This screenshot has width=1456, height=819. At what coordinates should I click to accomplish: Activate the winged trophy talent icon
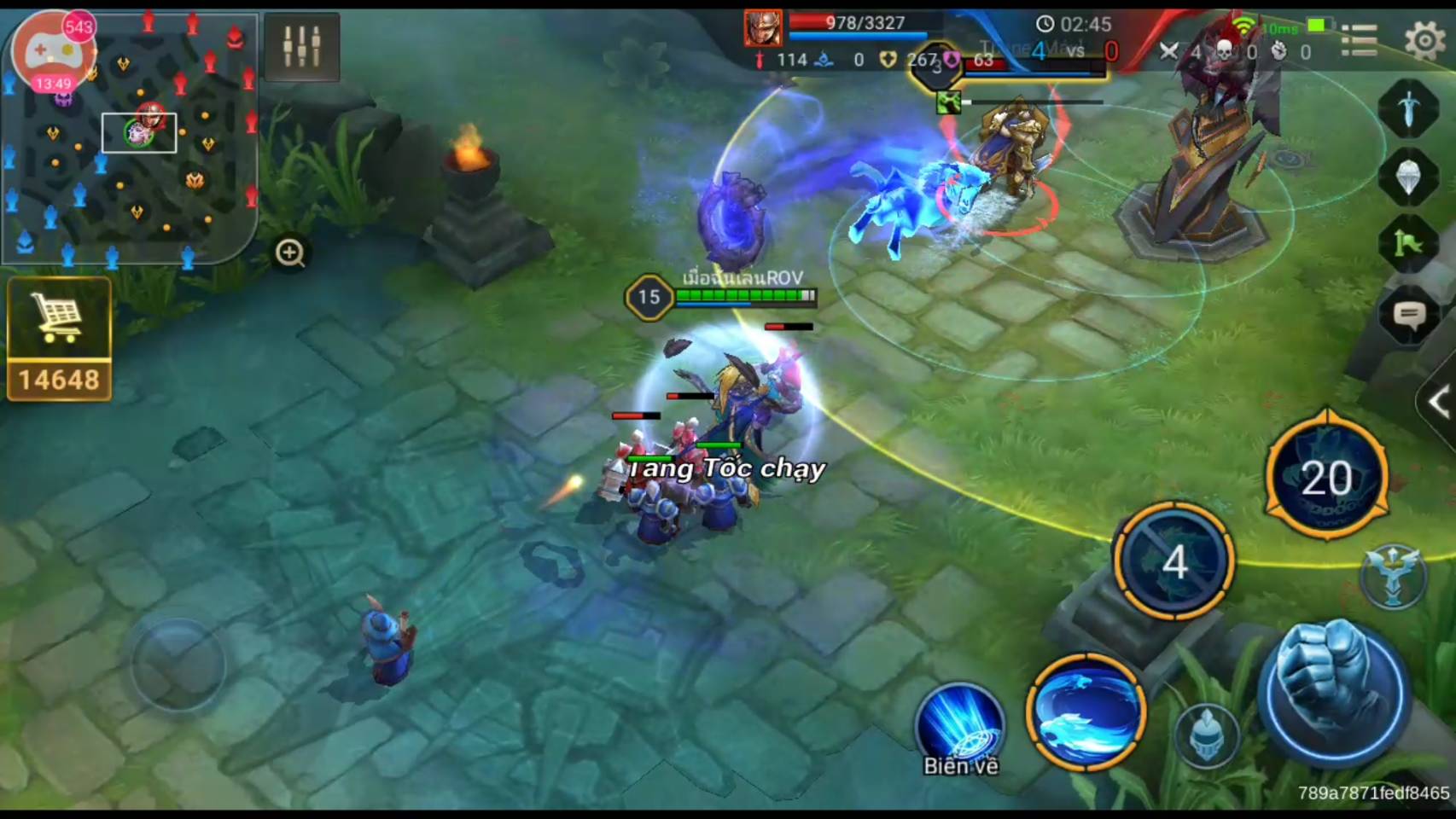pos(1393,577)
